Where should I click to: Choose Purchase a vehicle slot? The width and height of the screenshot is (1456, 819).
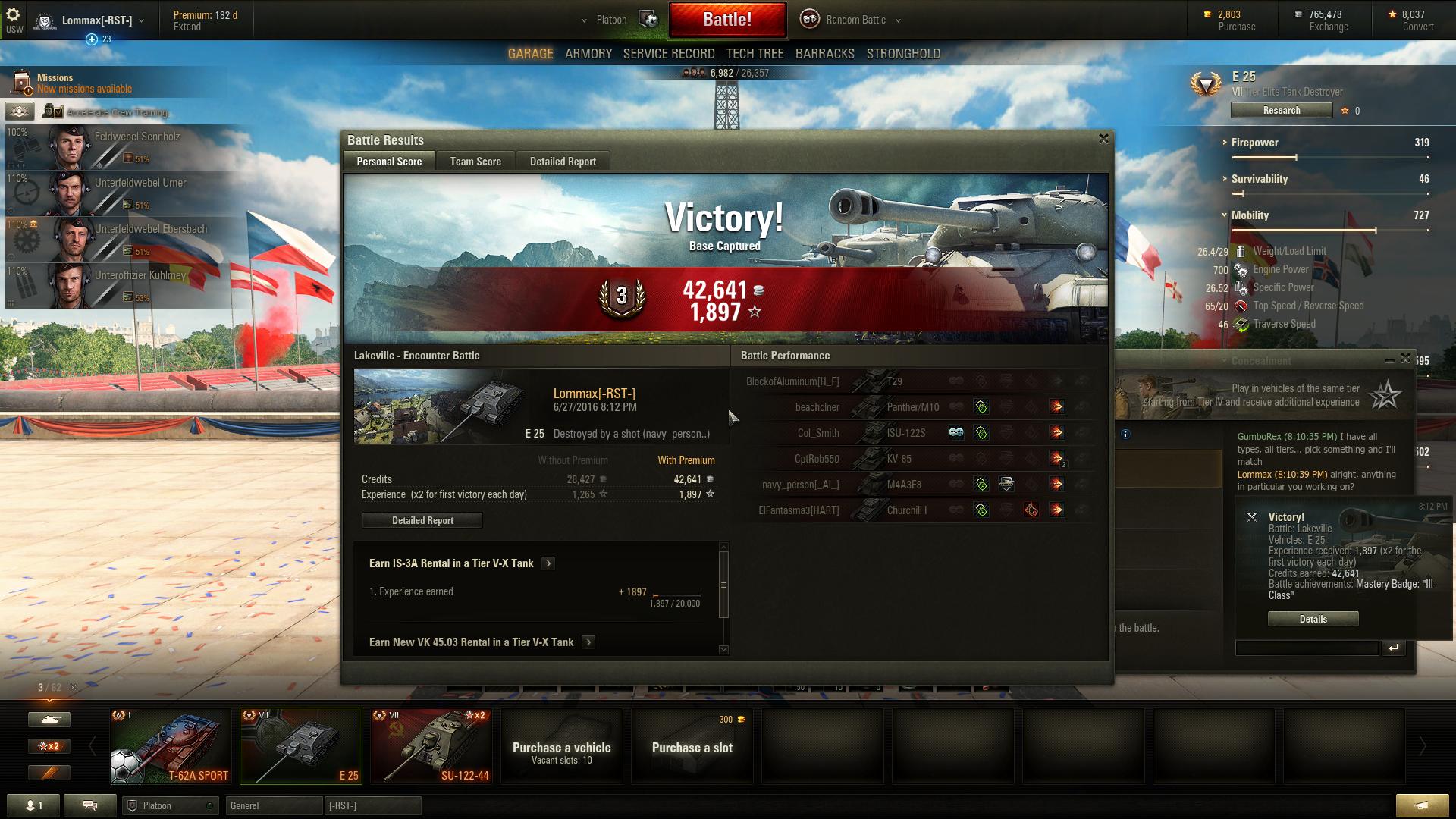tap(561, 746)
